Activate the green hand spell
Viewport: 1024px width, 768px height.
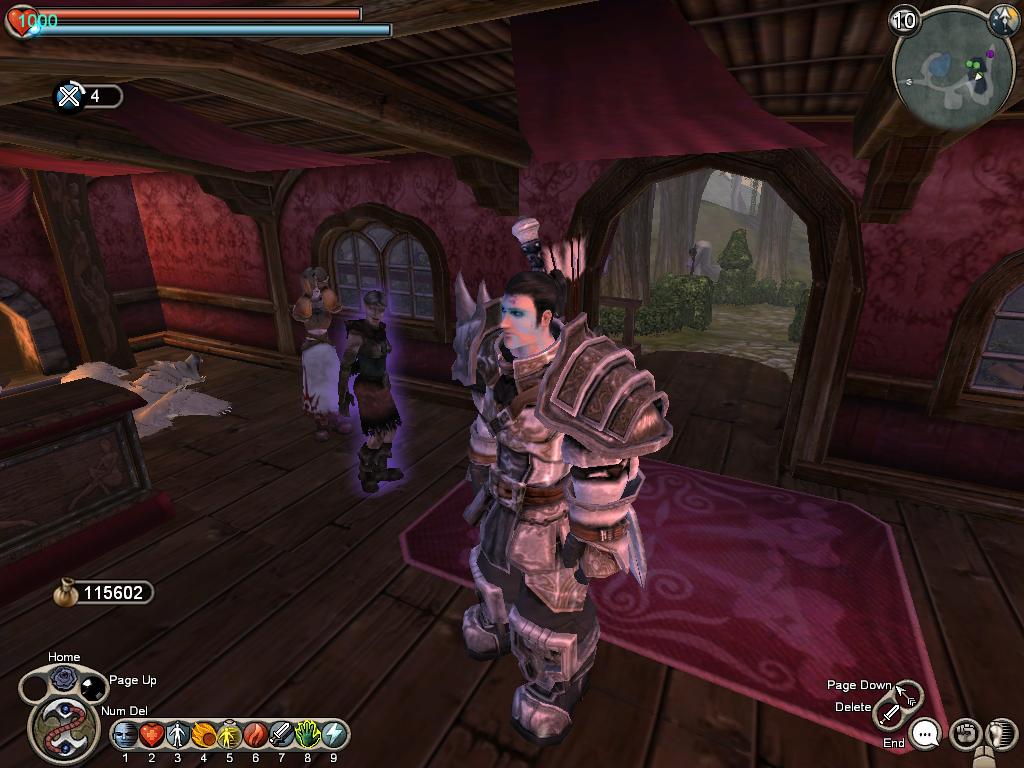(x=308, y=735)
